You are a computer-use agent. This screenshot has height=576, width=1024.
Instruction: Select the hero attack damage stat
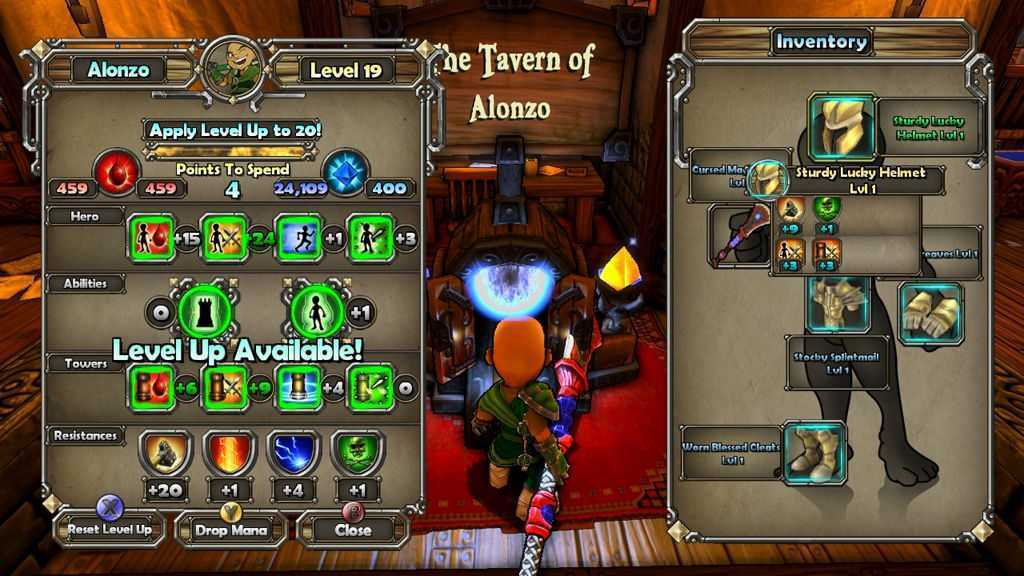[224, 238]
